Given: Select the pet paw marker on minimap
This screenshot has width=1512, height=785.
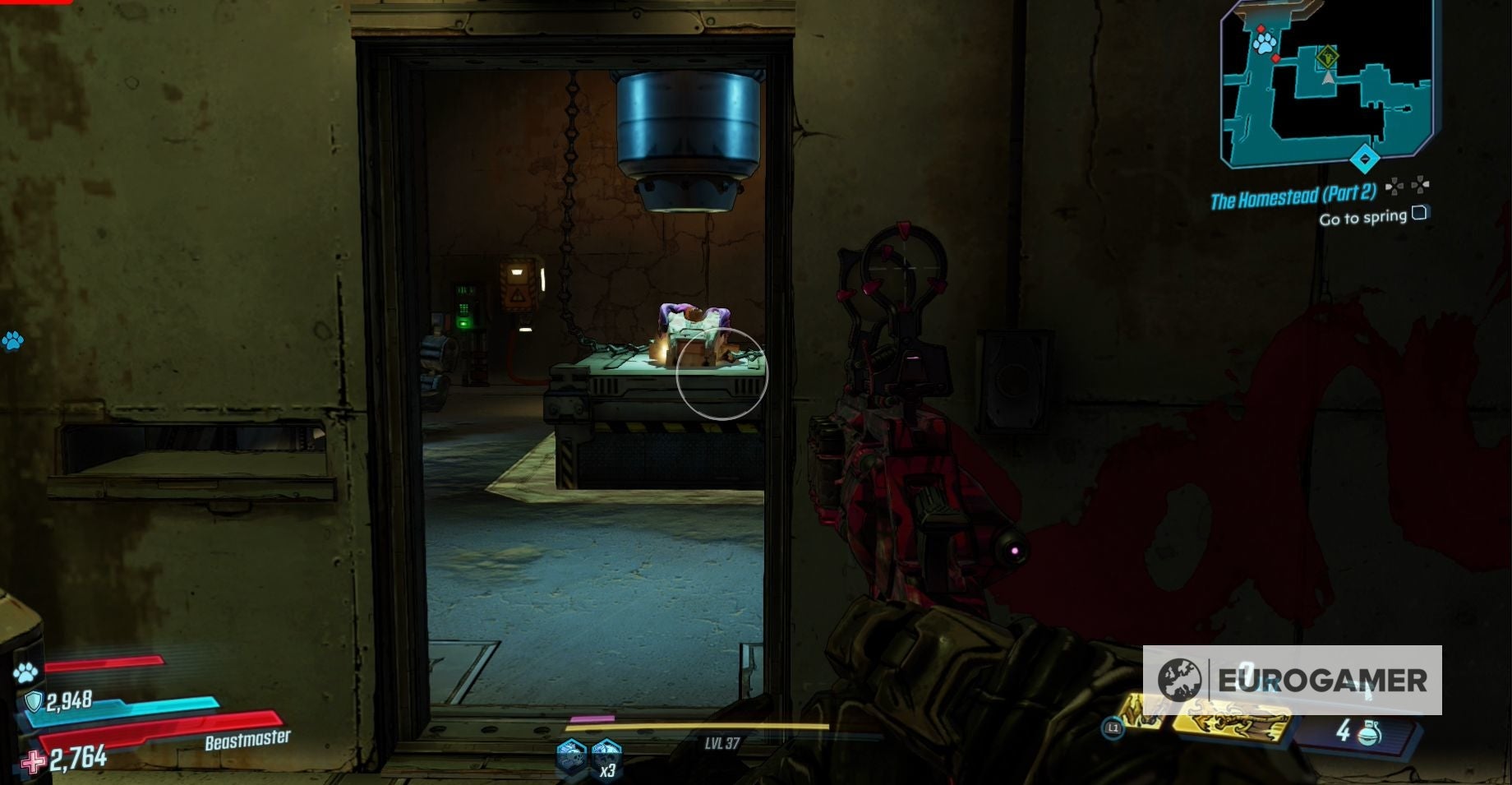Looking at the screenshot, I should (x=1264, y=43).
